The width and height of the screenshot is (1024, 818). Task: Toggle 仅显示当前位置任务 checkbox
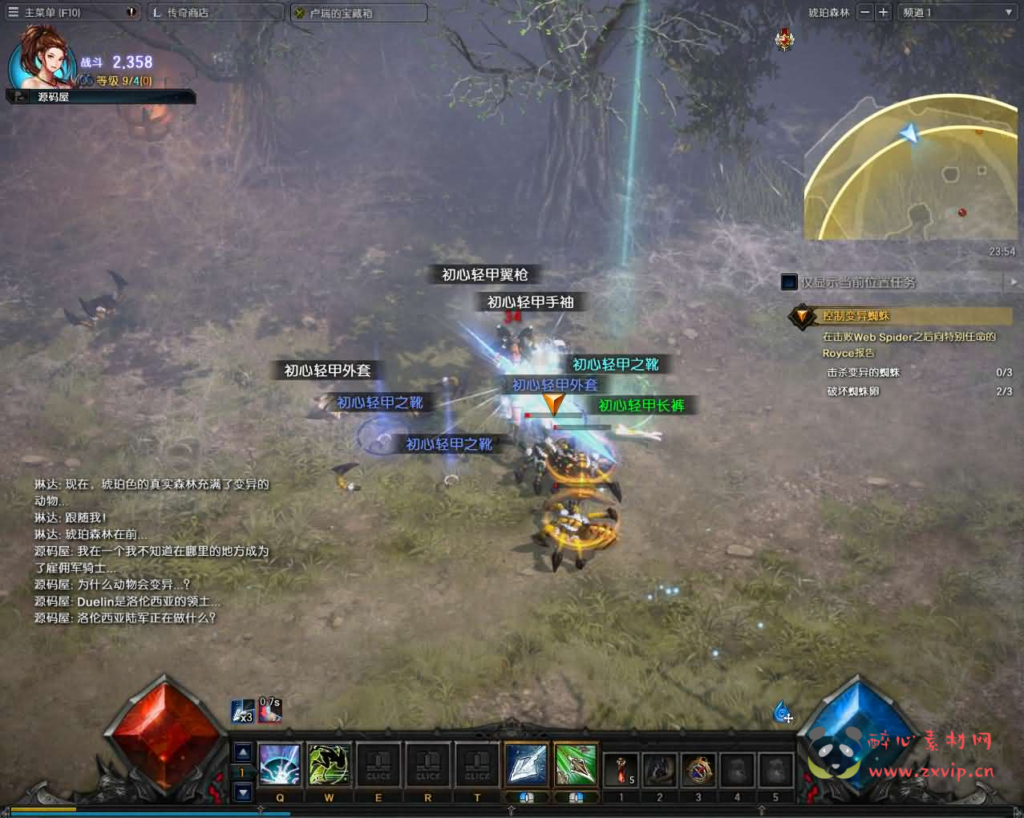(x=790, y=283)
